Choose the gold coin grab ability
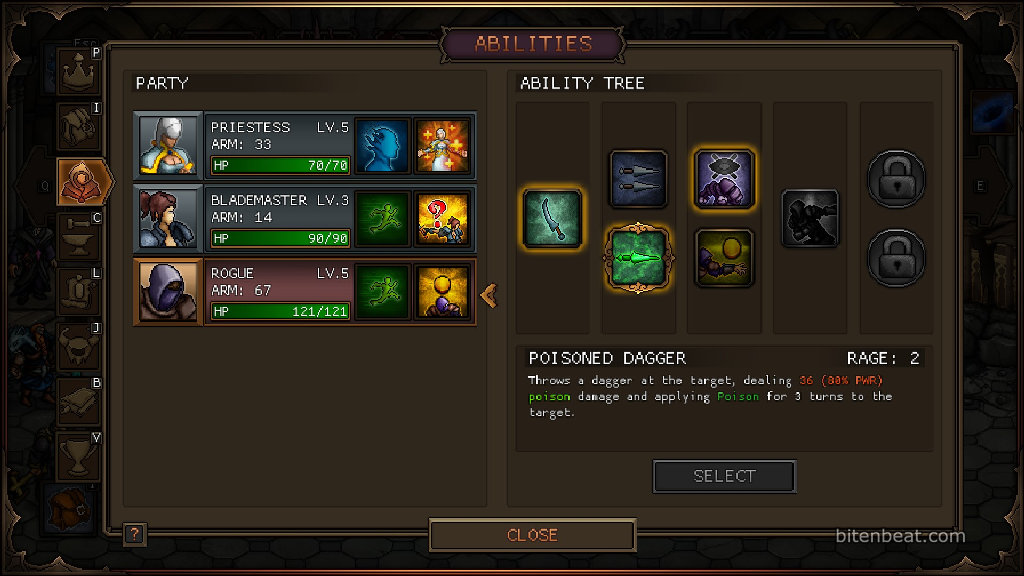Image resolution: width=1024 pixels, height=576 pixels. tap(723, 258)
